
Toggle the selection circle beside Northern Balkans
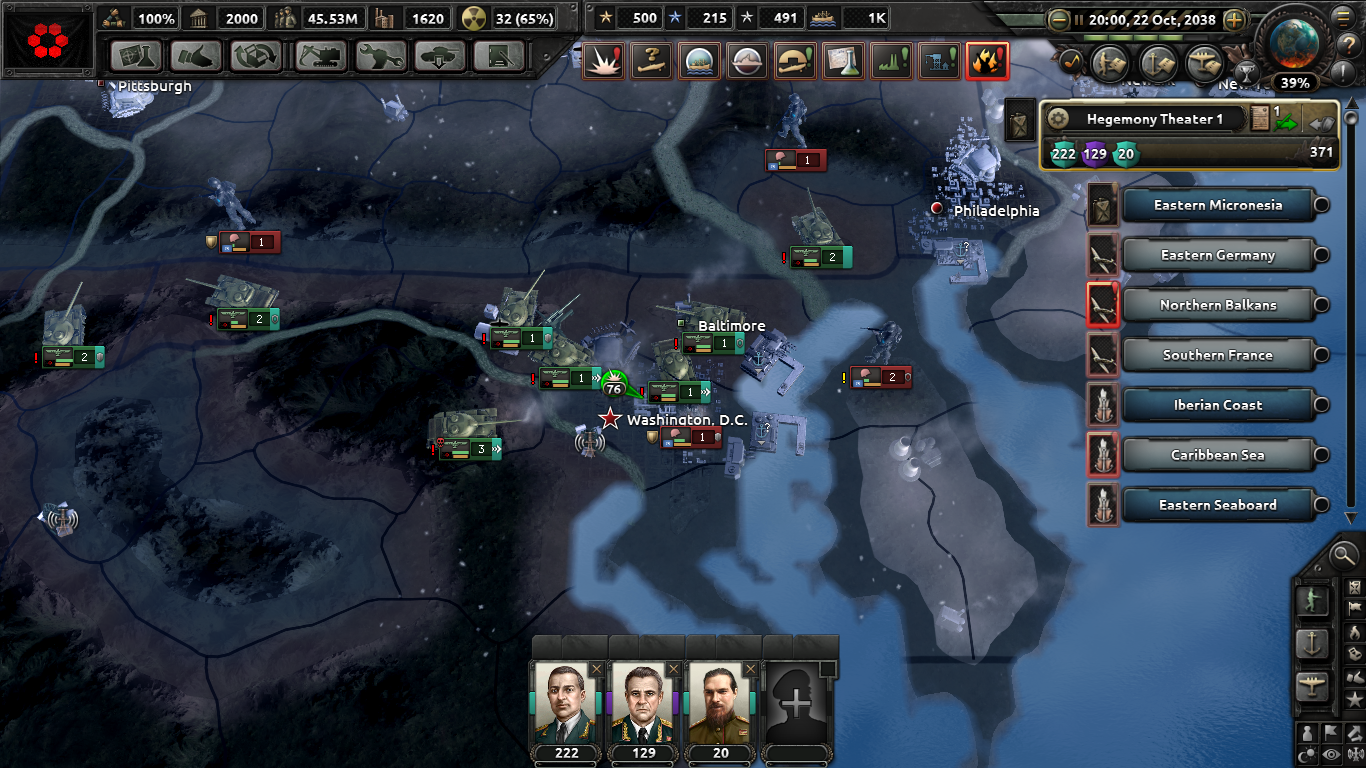coord(1322,305)
